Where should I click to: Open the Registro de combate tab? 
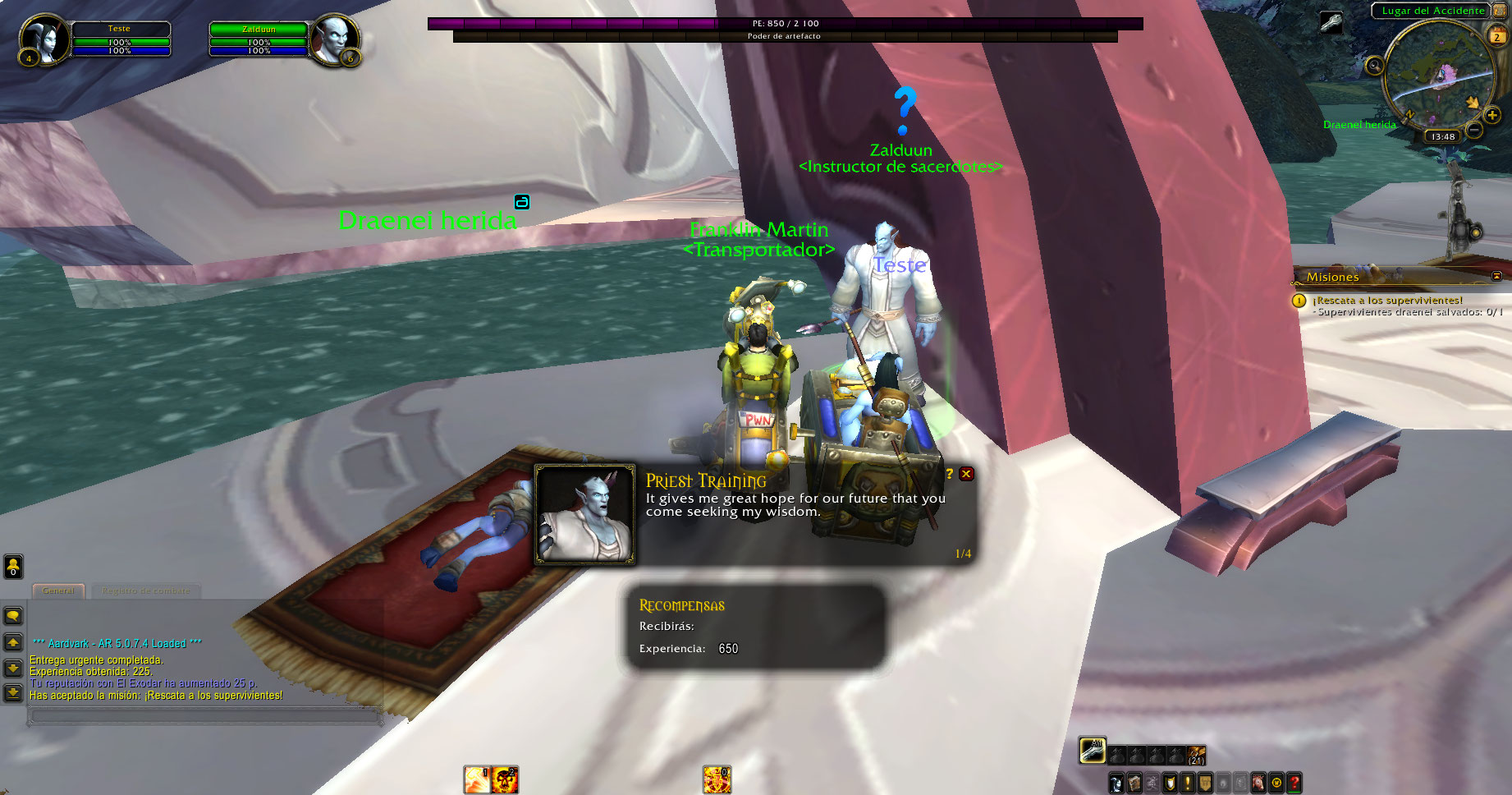click(146, 591)
